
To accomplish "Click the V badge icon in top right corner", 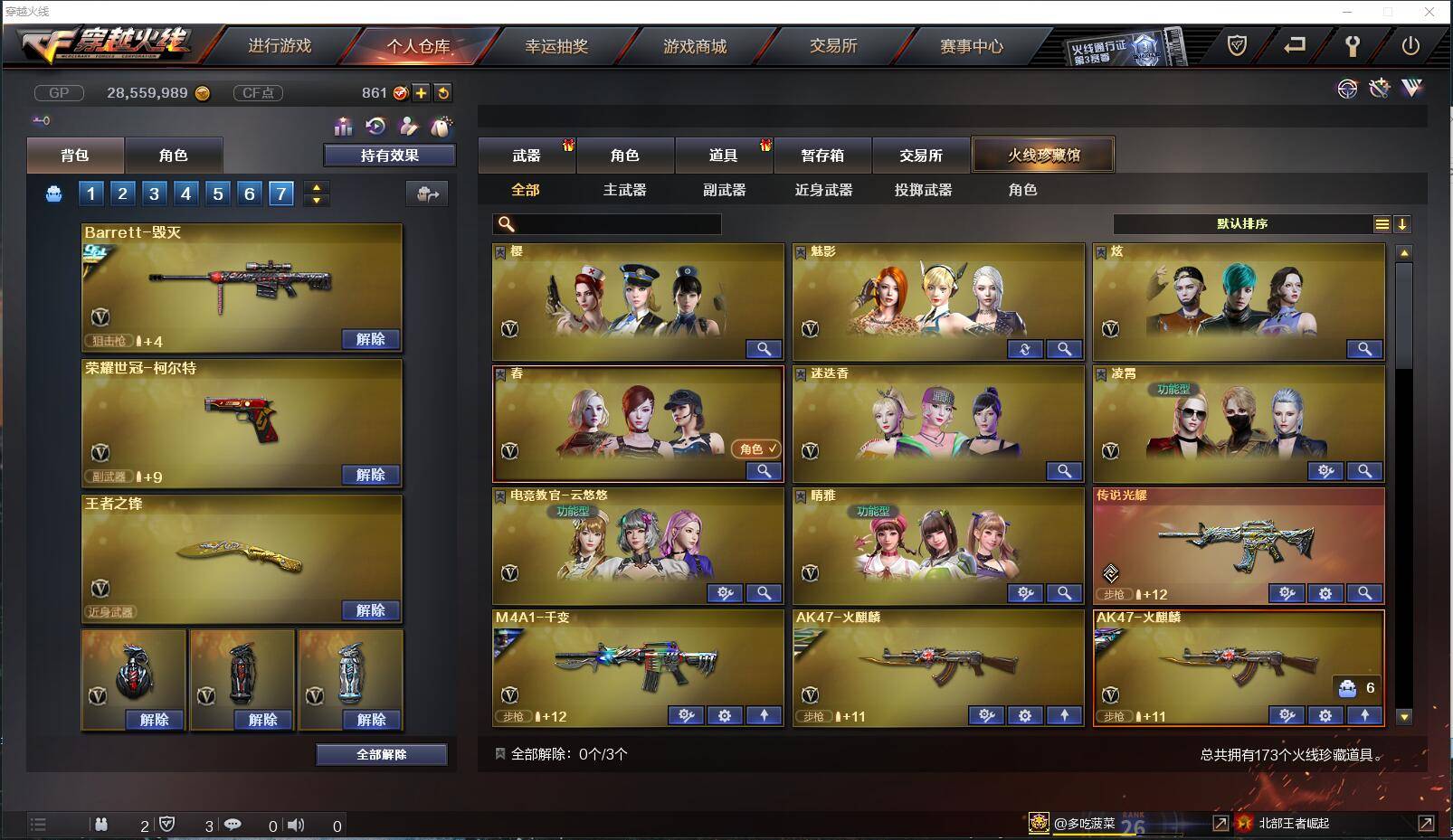I will pyautogui.click(x=1411, y=90).
